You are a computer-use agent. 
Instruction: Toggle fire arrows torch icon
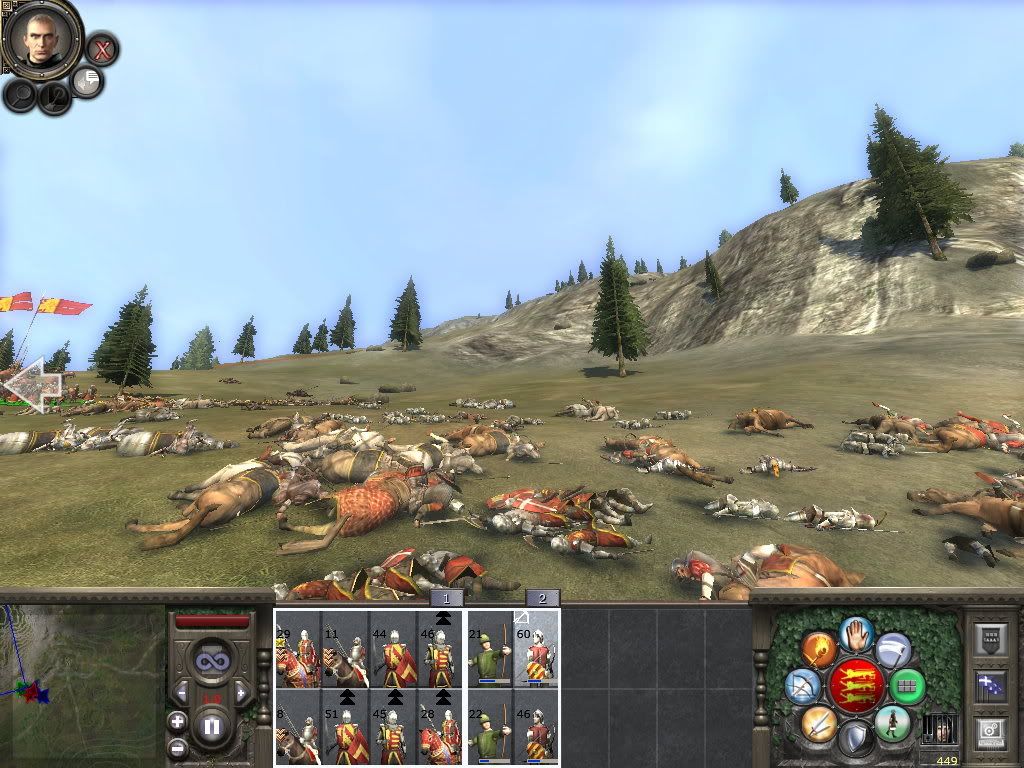(x=819, y=650)
